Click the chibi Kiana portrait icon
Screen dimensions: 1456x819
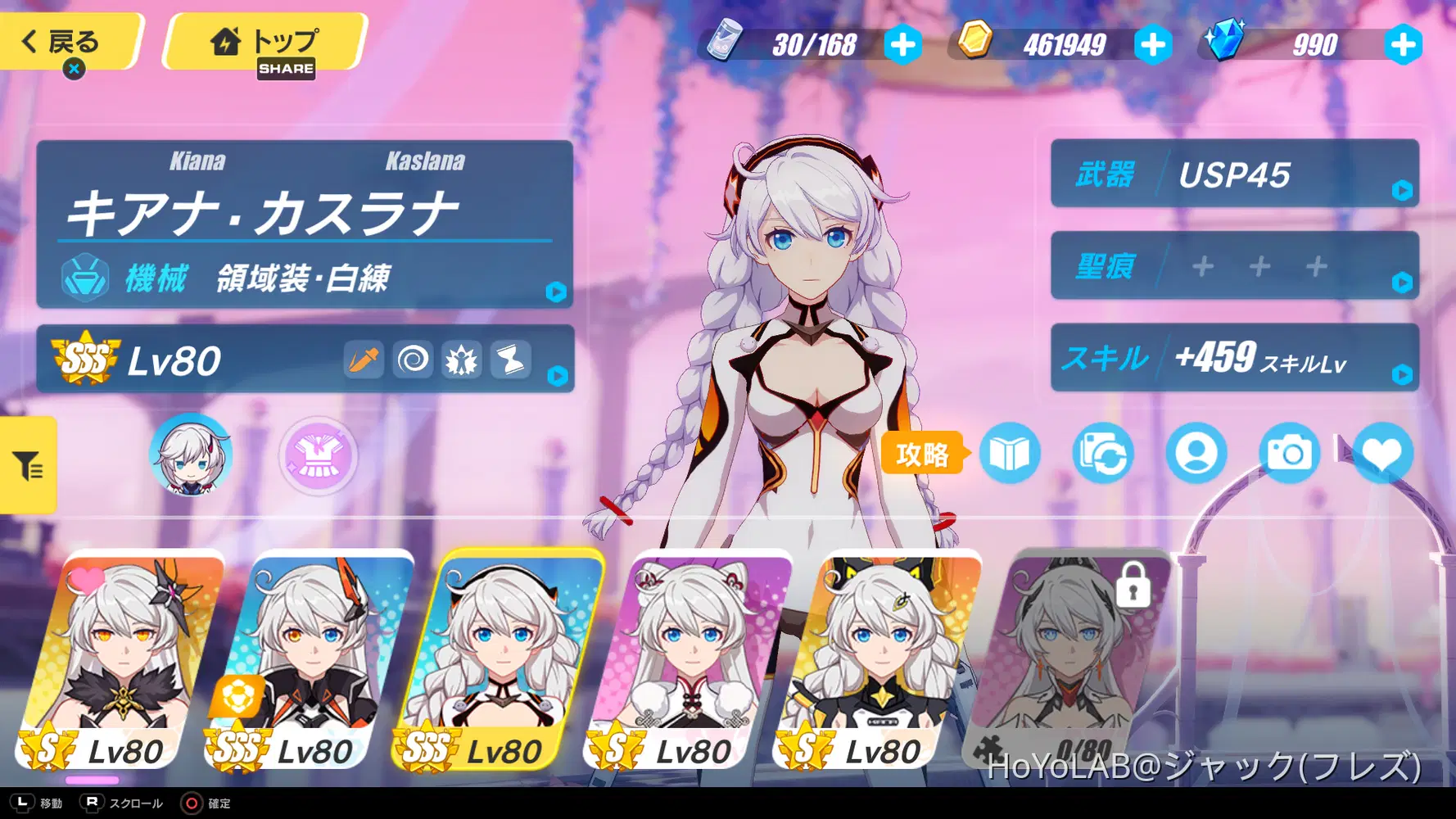pyautogui.click(x=190, y=455)
